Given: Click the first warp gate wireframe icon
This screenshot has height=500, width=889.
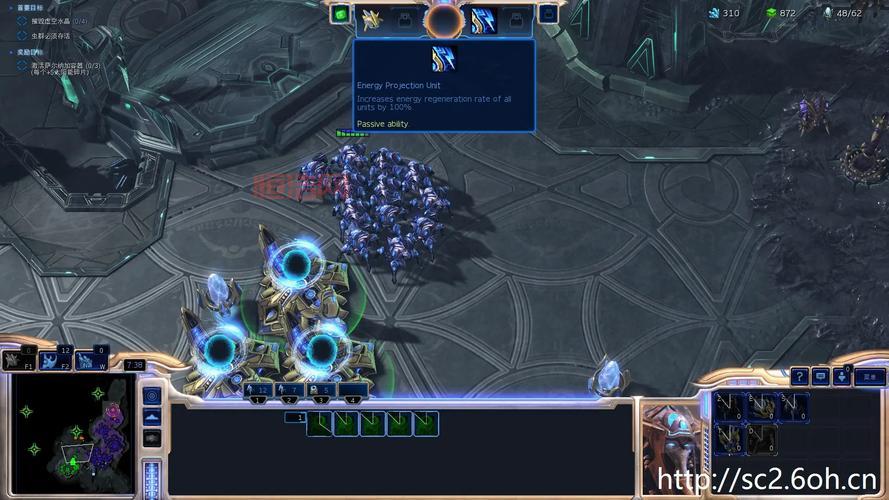Looking at the screenshot, I should 320,424.
